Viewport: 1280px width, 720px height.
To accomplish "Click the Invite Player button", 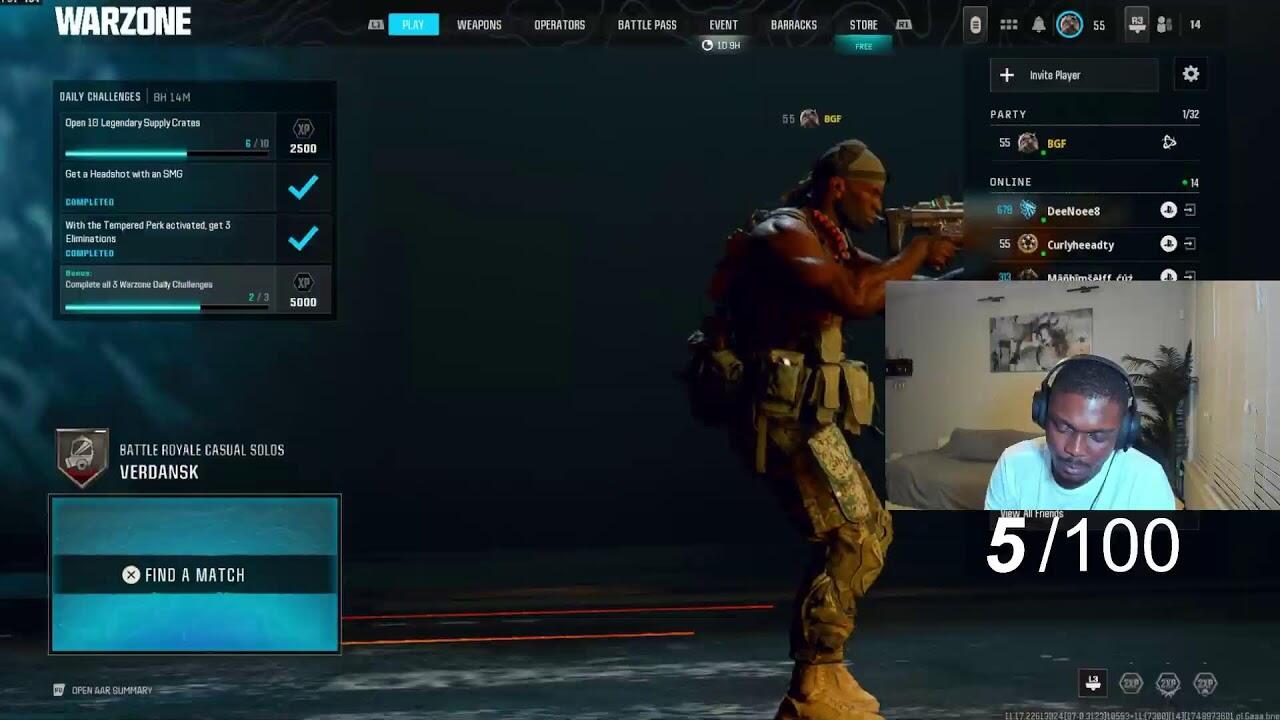I will click(x=1074, y=75).
